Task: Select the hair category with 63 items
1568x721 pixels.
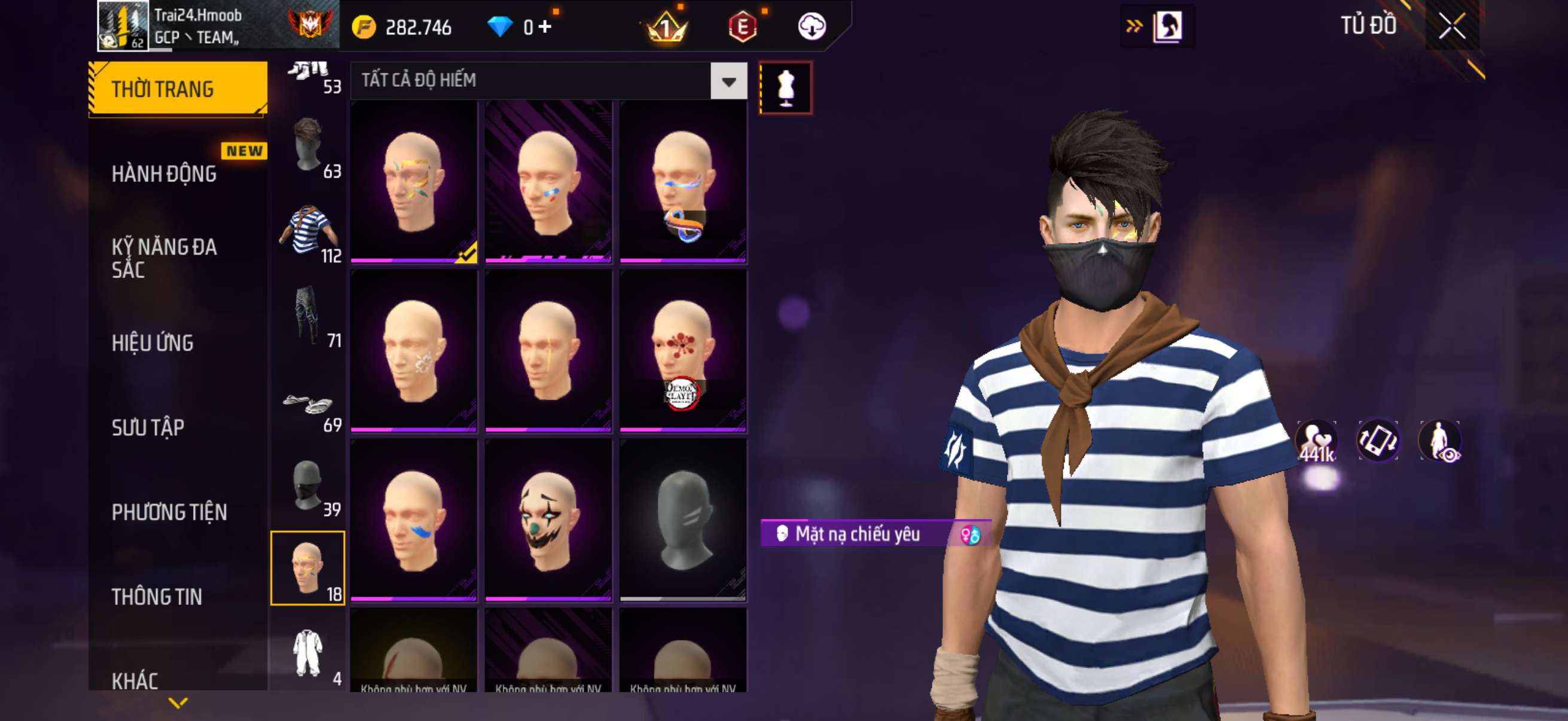Action: [308, 147]
